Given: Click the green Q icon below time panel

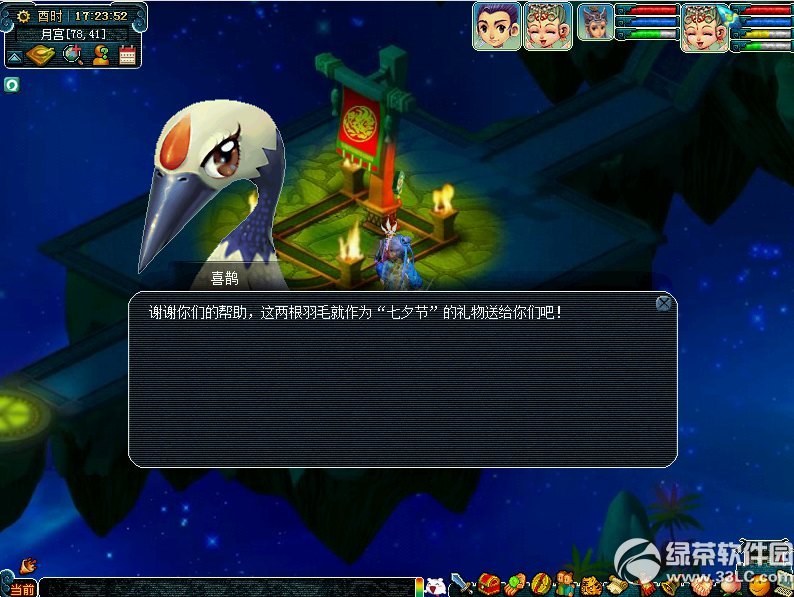Looking at the screenshot, I should click(11, 84).
